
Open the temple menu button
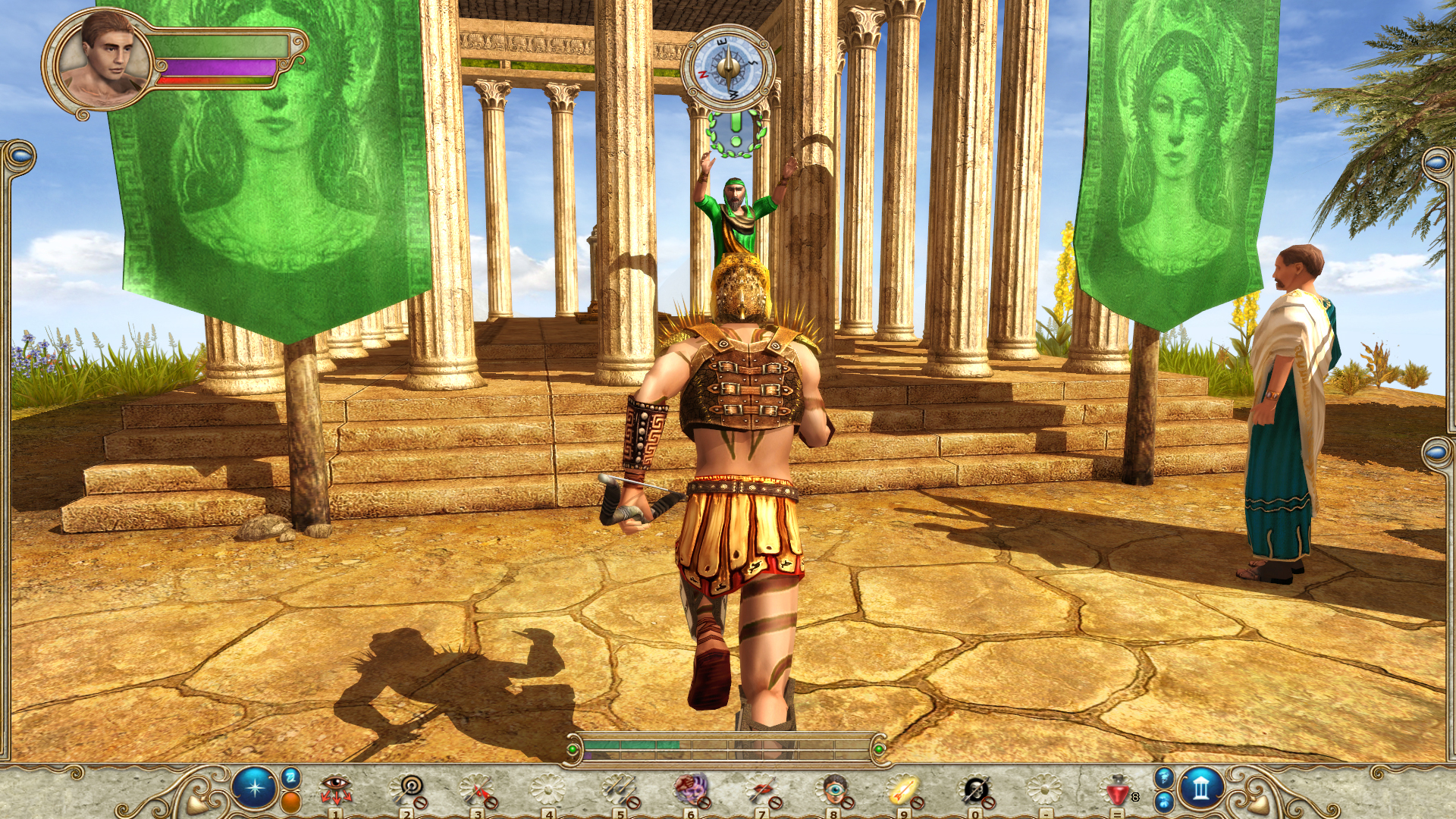[1203, 786]
